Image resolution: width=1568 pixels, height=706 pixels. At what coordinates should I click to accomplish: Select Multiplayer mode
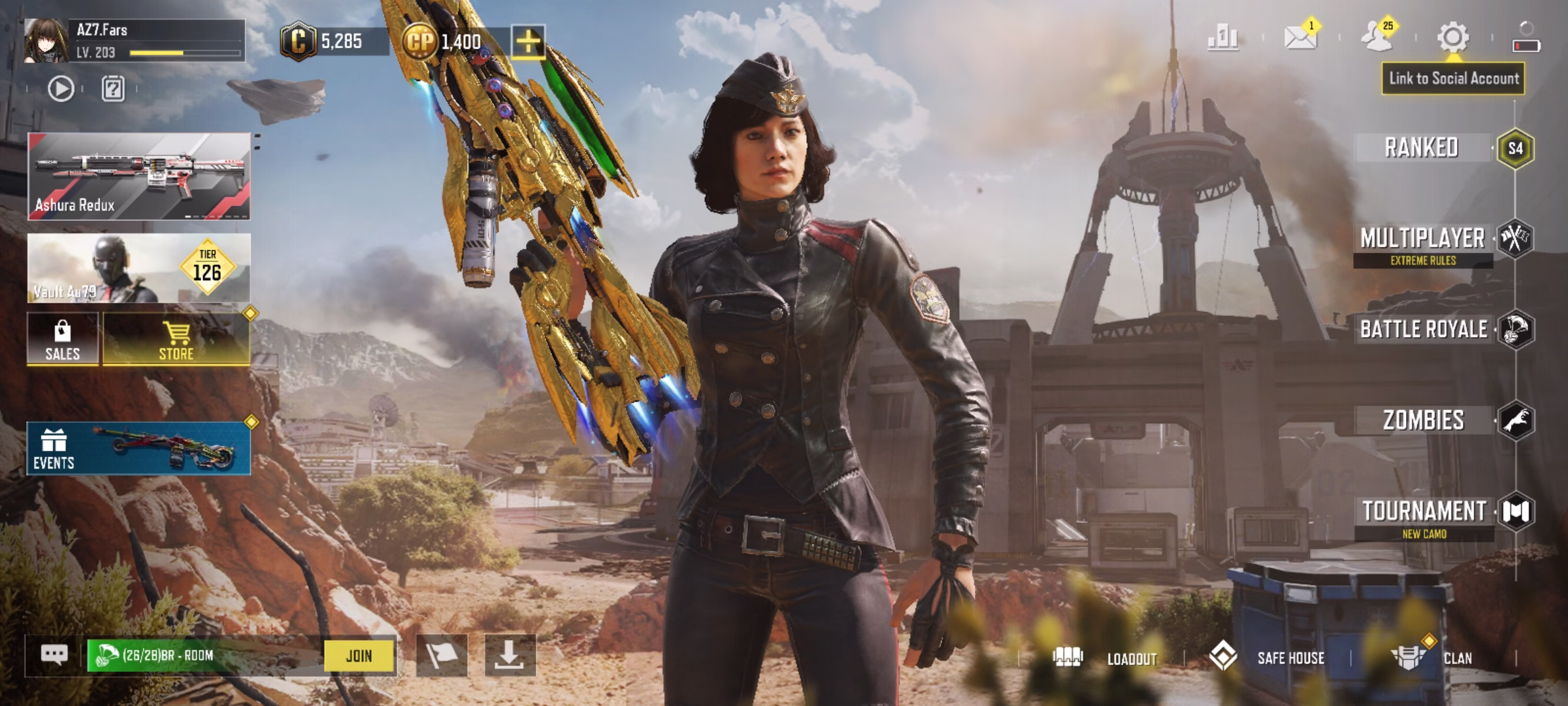pyautogui.click(x=1423, y=239)
